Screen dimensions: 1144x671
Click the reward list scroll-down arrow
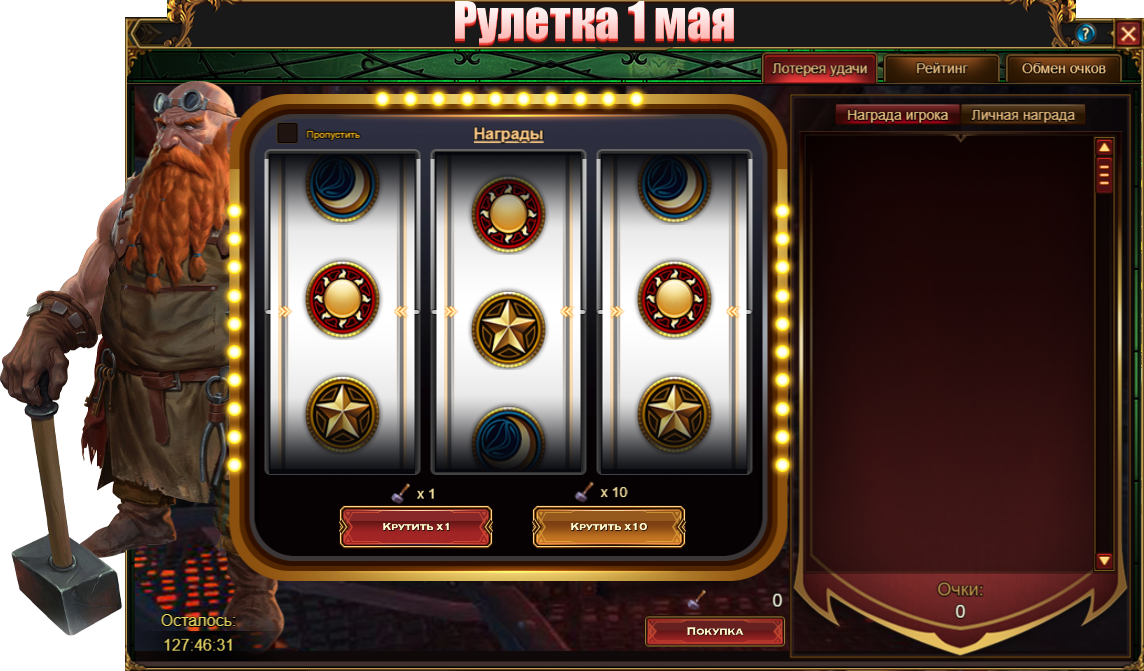pos(1105,561)
